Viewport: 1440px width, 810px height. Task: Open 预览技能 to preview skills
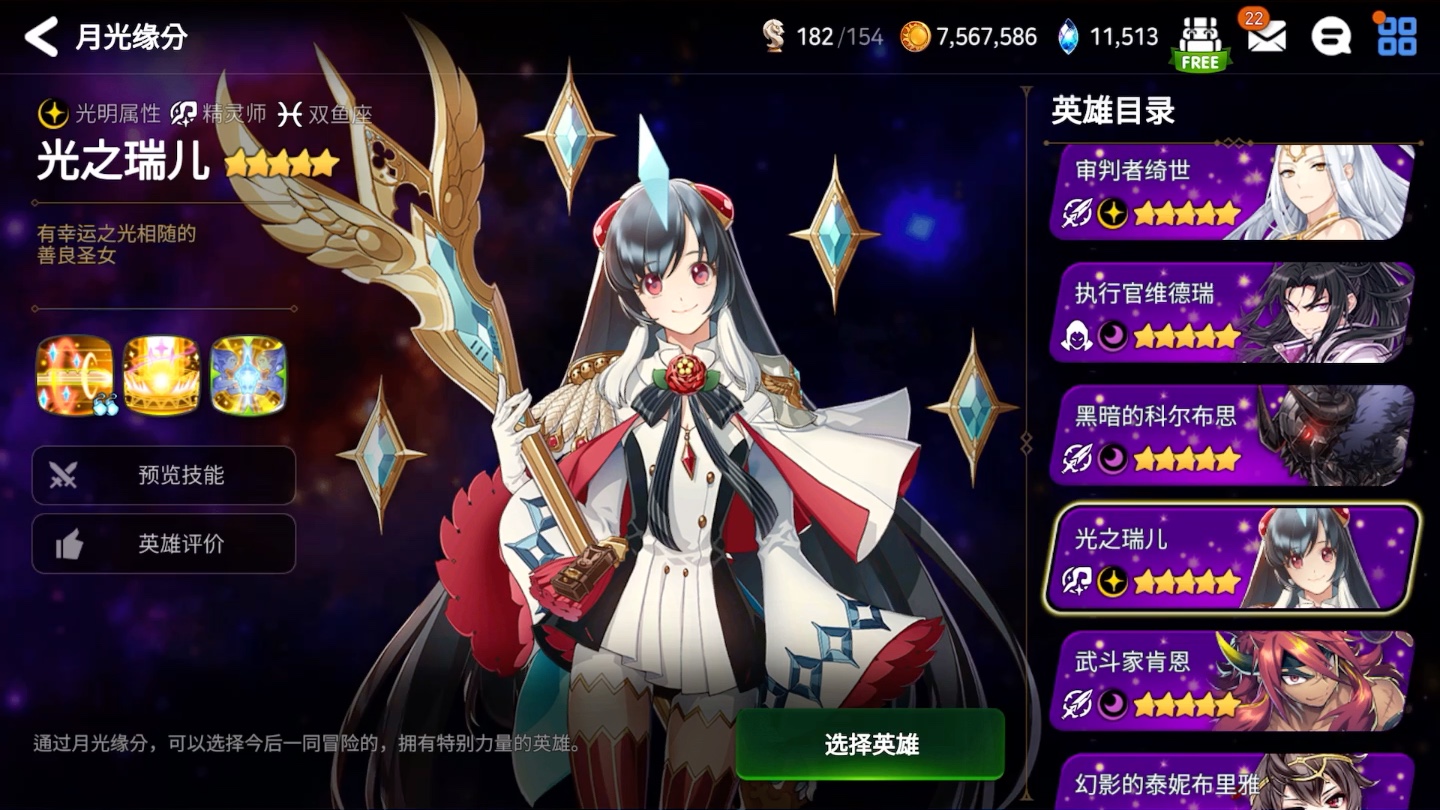pos(164,476)
